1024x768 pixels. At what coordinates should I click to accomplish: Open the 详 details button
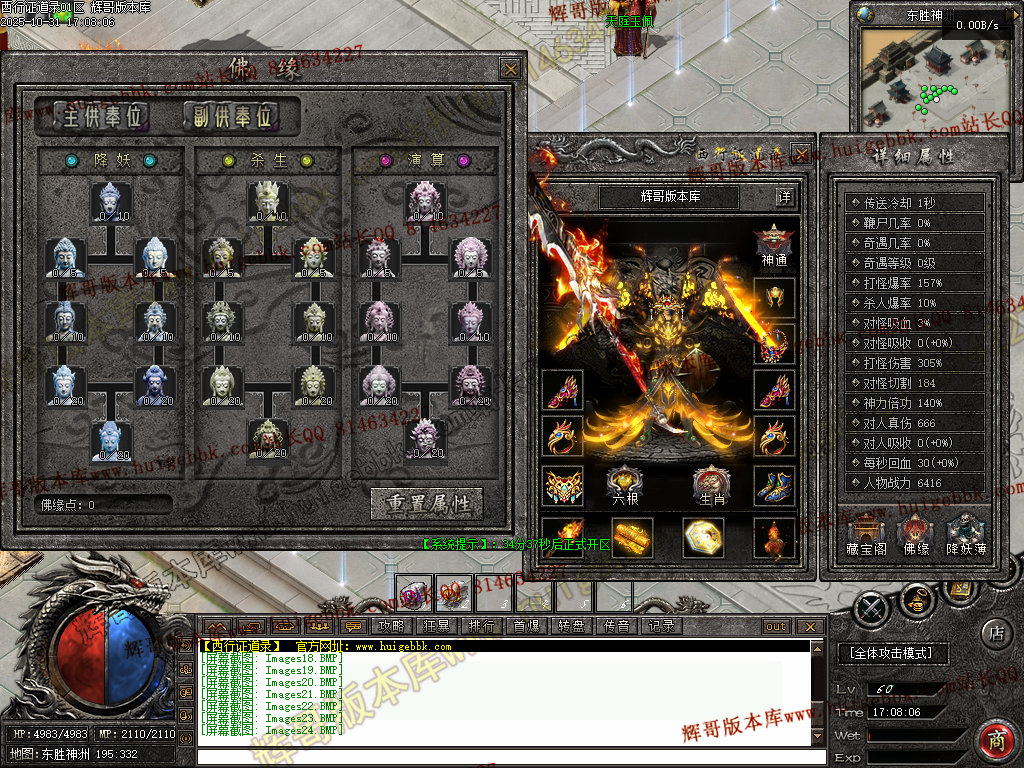click(x=785, y=197)
